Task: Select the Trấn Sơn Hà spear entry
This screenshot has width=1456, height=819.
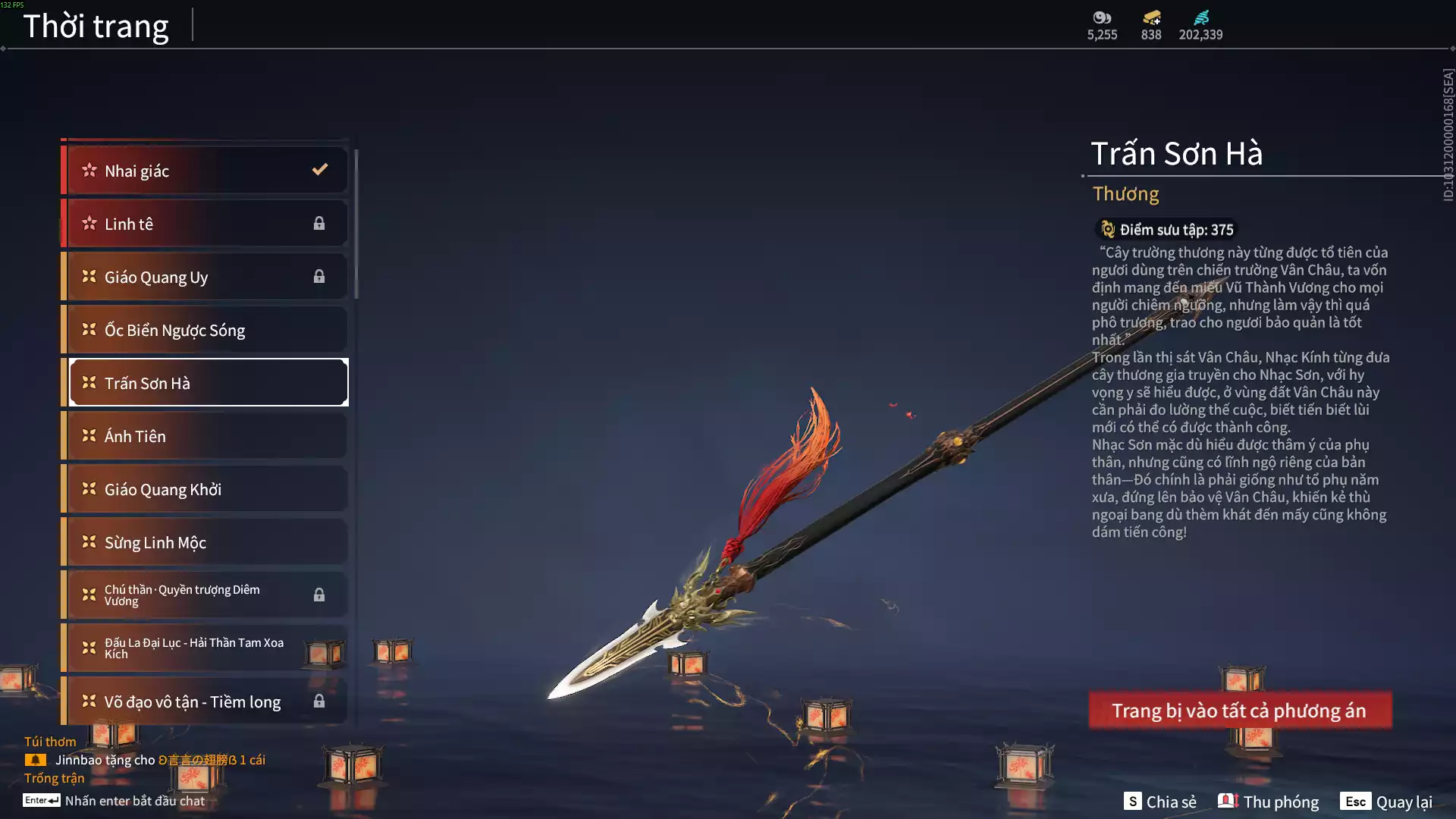Action: 205,383
